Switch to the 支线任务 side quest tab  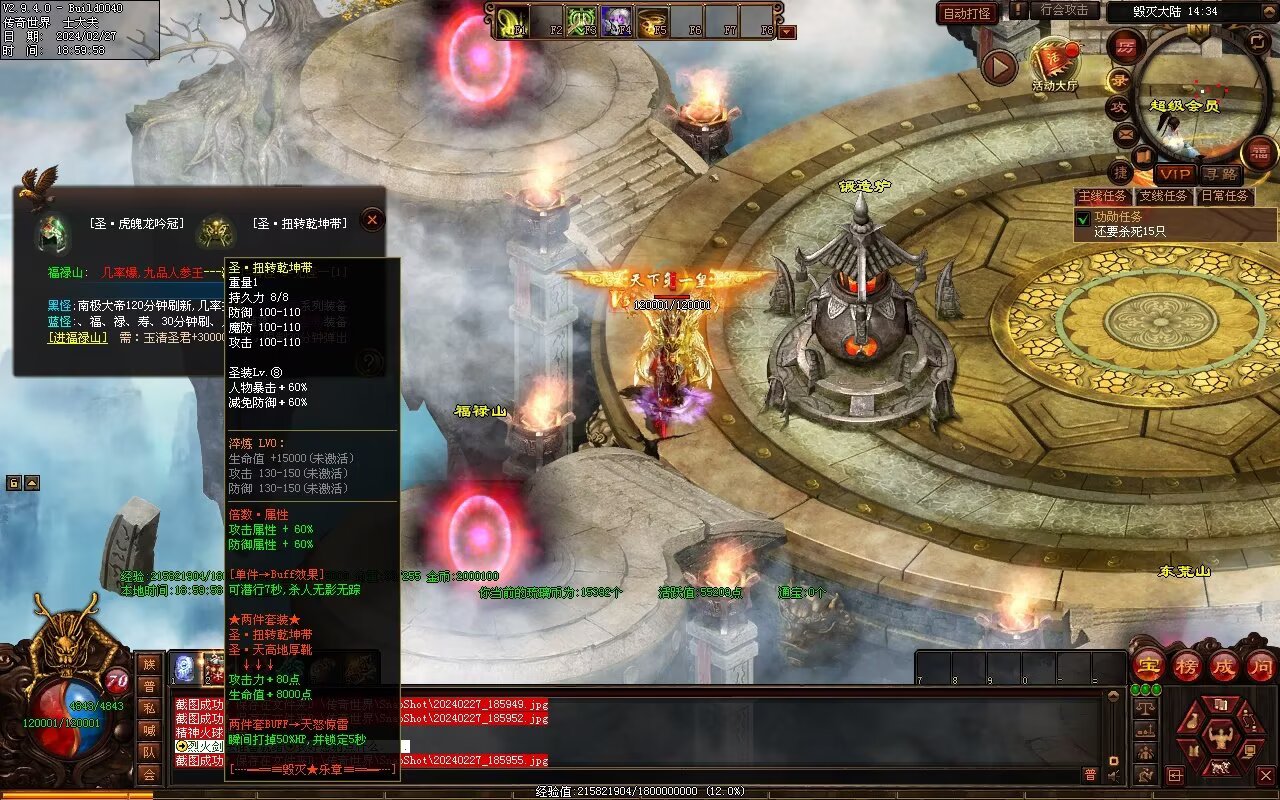point(1164,196)
